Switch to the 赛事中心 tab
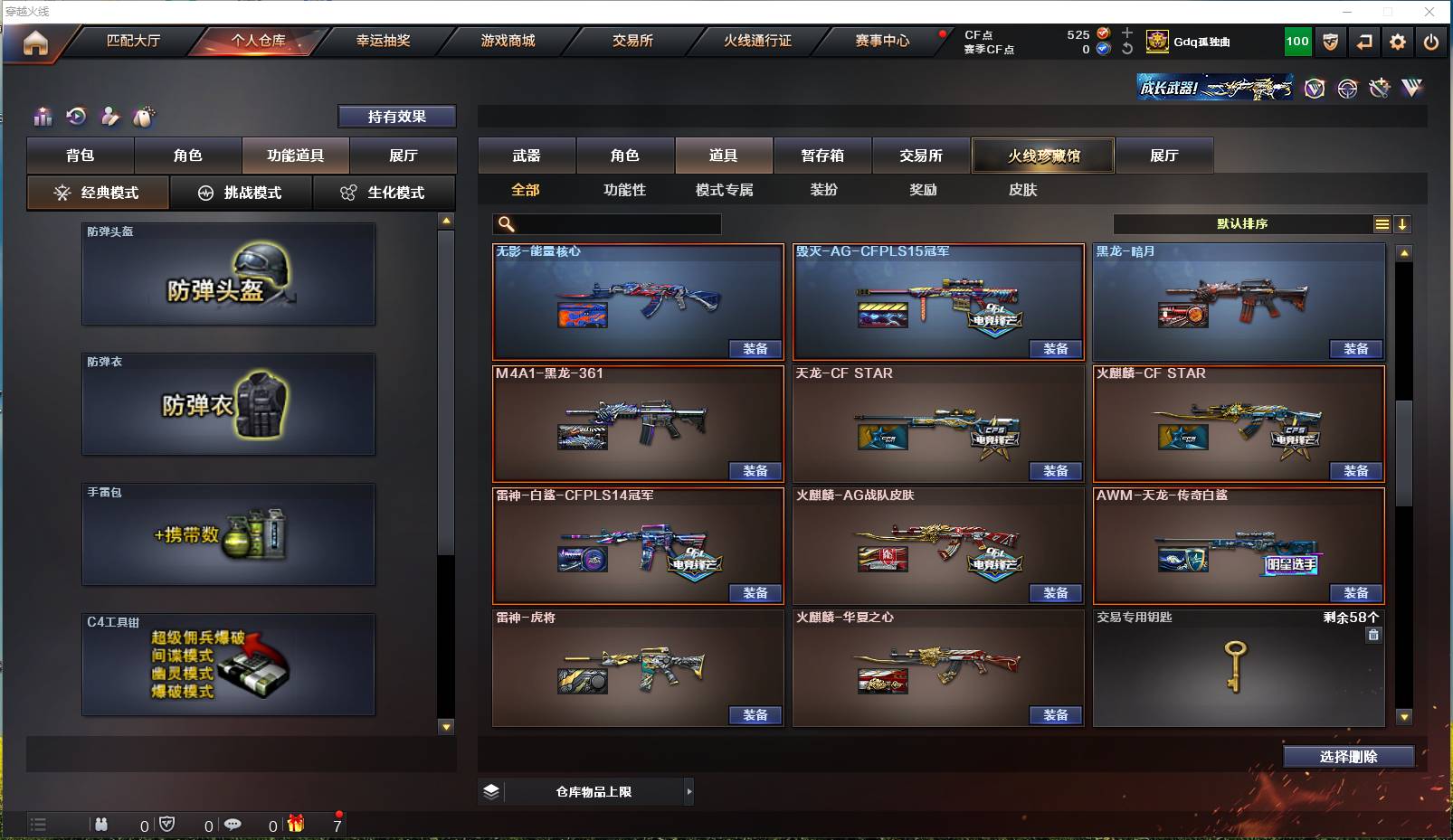 pos(882,41)
